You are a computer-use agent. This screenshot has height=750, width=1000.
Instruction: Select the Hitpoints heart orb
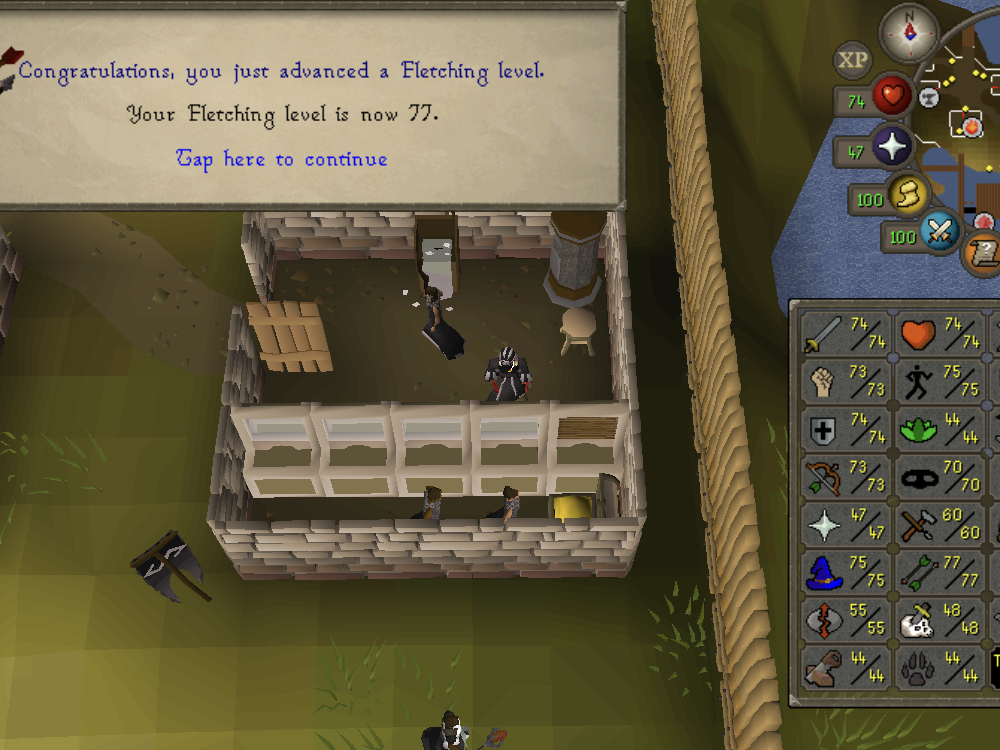891,97
